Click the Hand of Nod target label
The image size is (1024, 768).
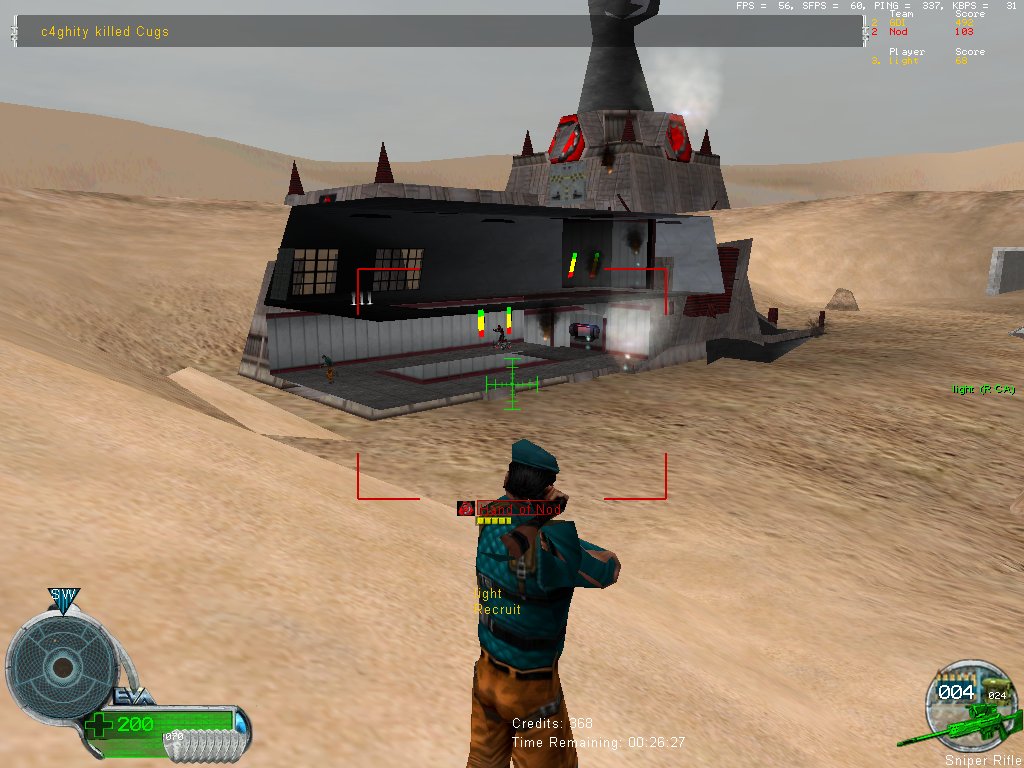519,509
